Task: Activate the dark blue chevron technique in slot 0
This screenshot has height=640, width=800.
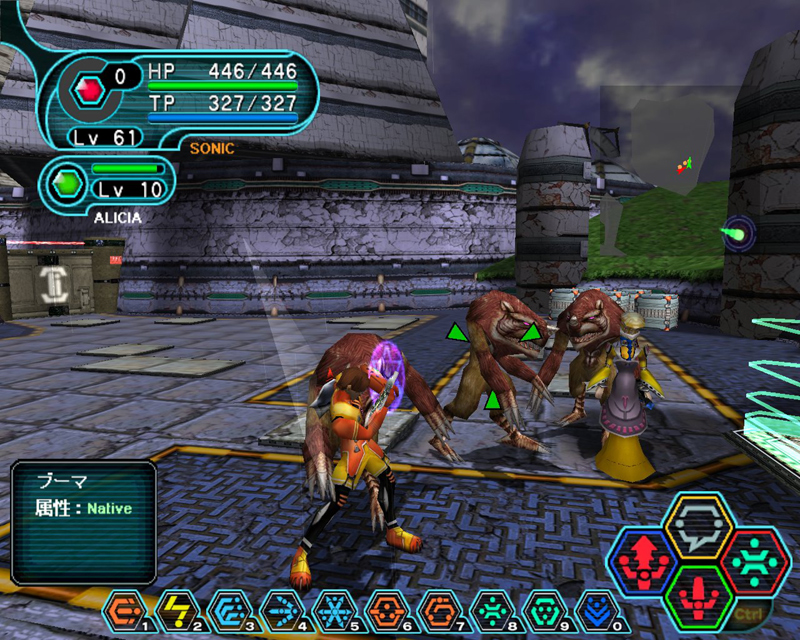Action: point(593,608)
